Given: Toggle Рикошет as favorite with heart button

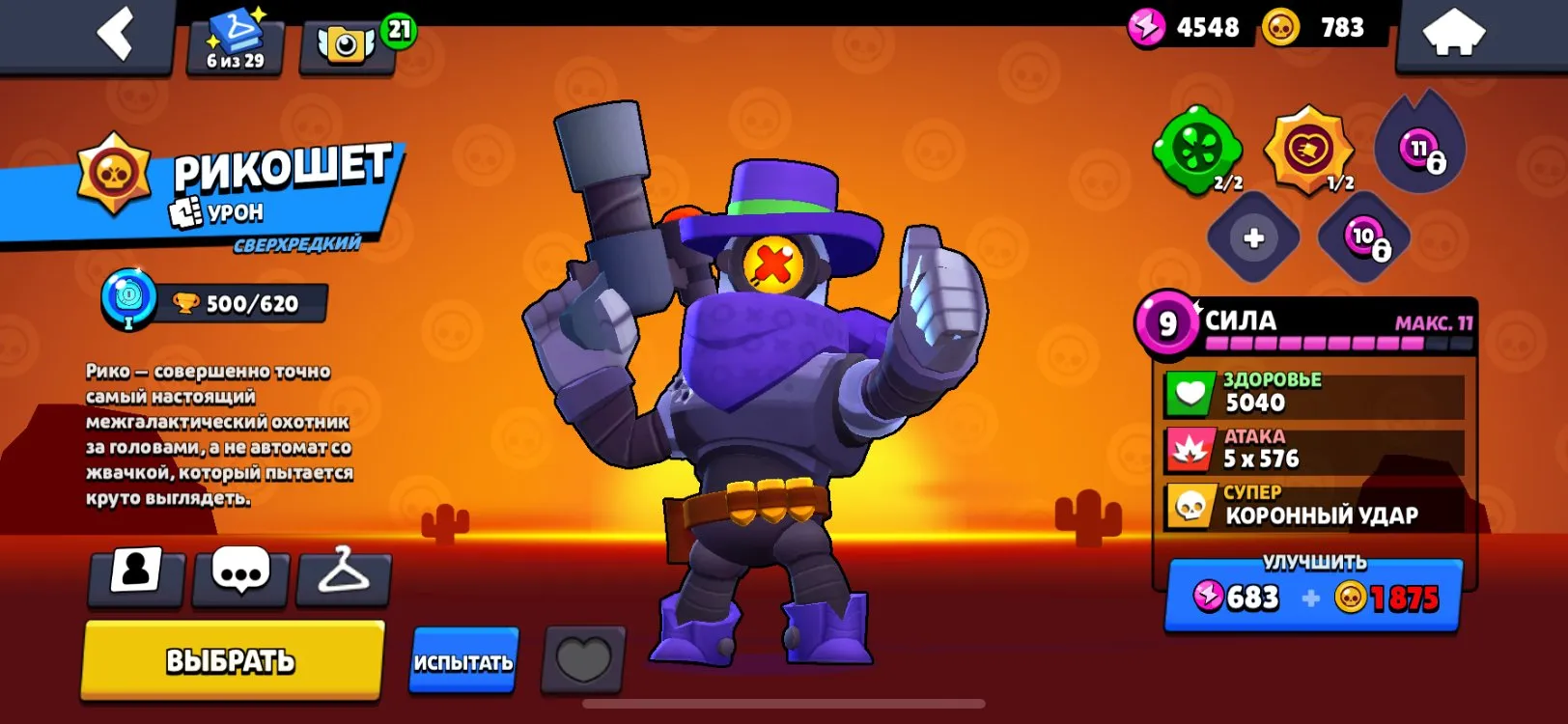Looking at the screenshot, I should click(580, 662).
